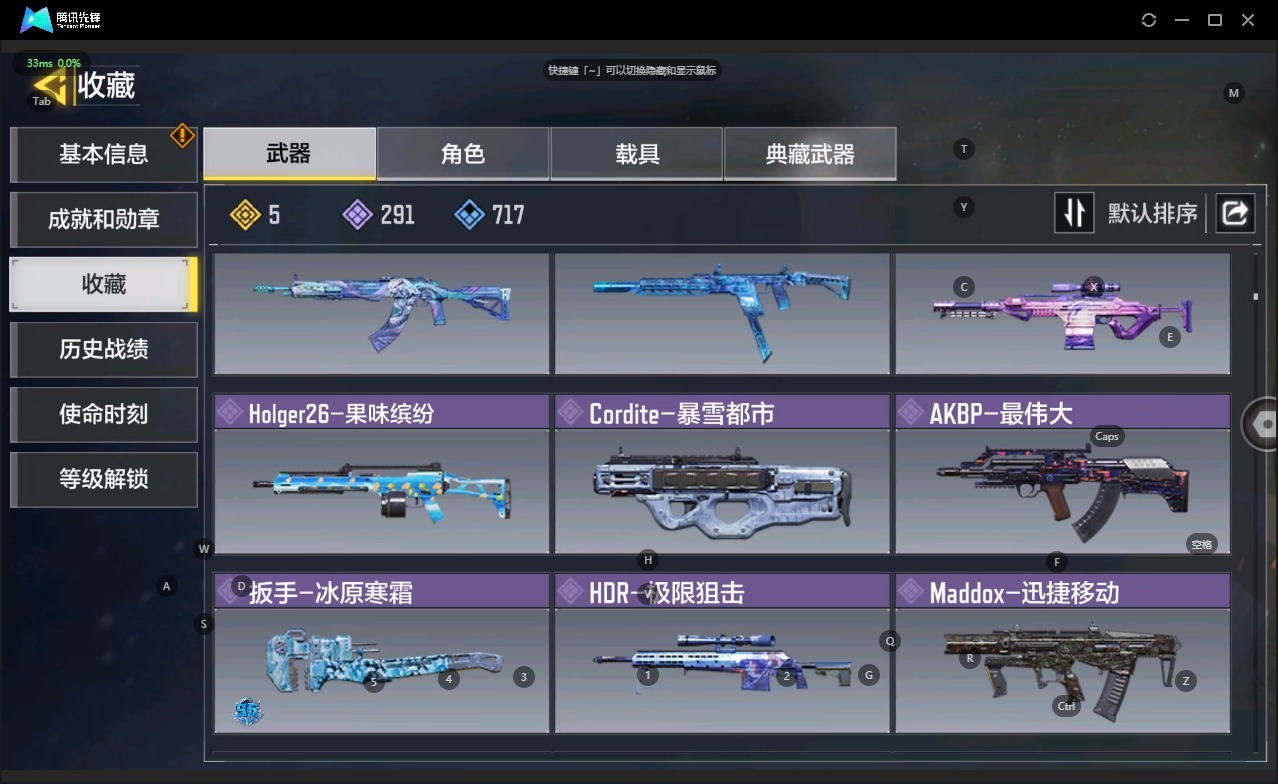Open the 历史战绩 section
The width and height of the screenshot is (1278, 784).
tap(103, 349)
